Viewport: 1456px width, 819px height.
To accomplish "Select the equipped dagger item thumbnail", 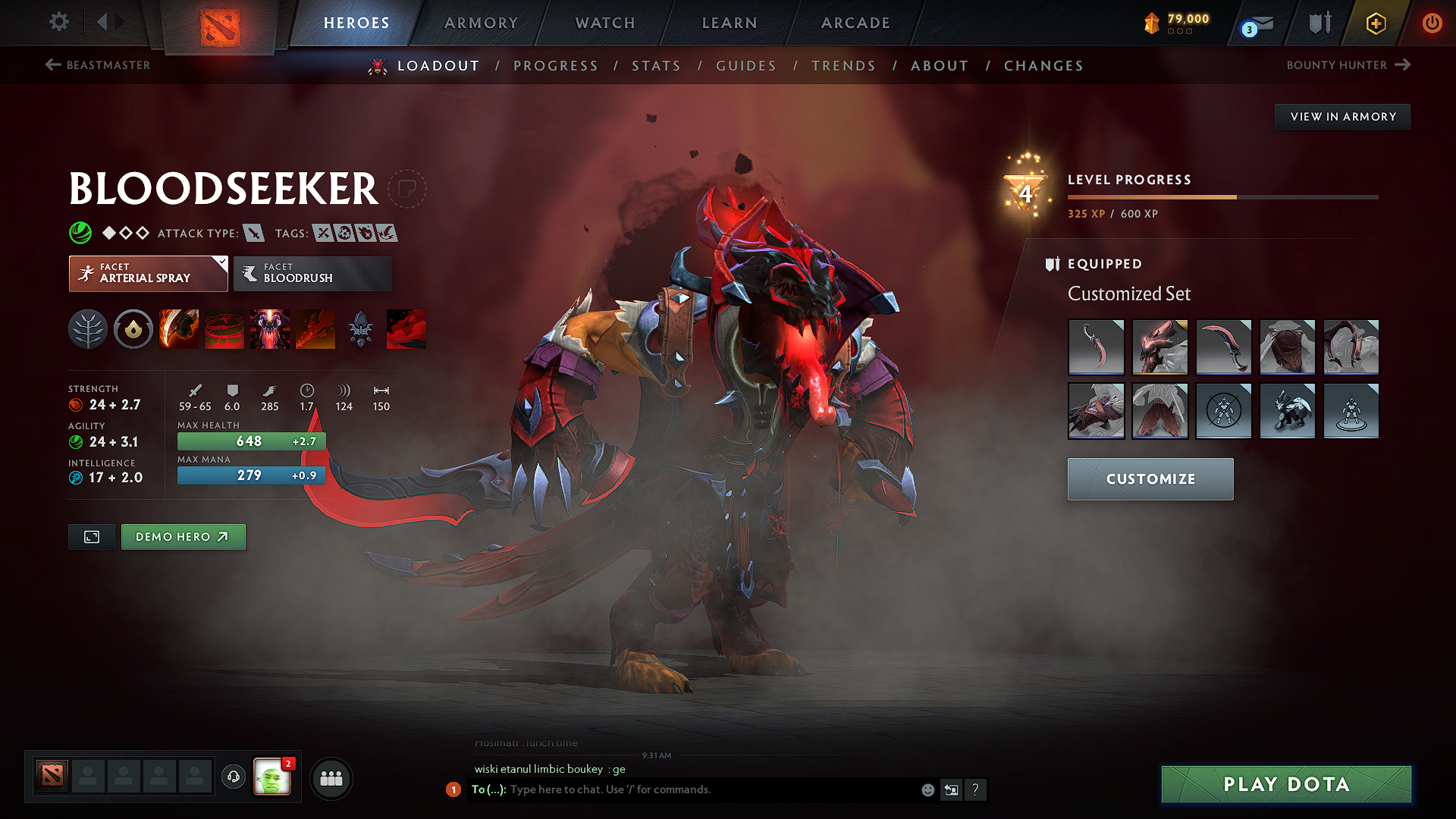I will [x=1097, y=347].
